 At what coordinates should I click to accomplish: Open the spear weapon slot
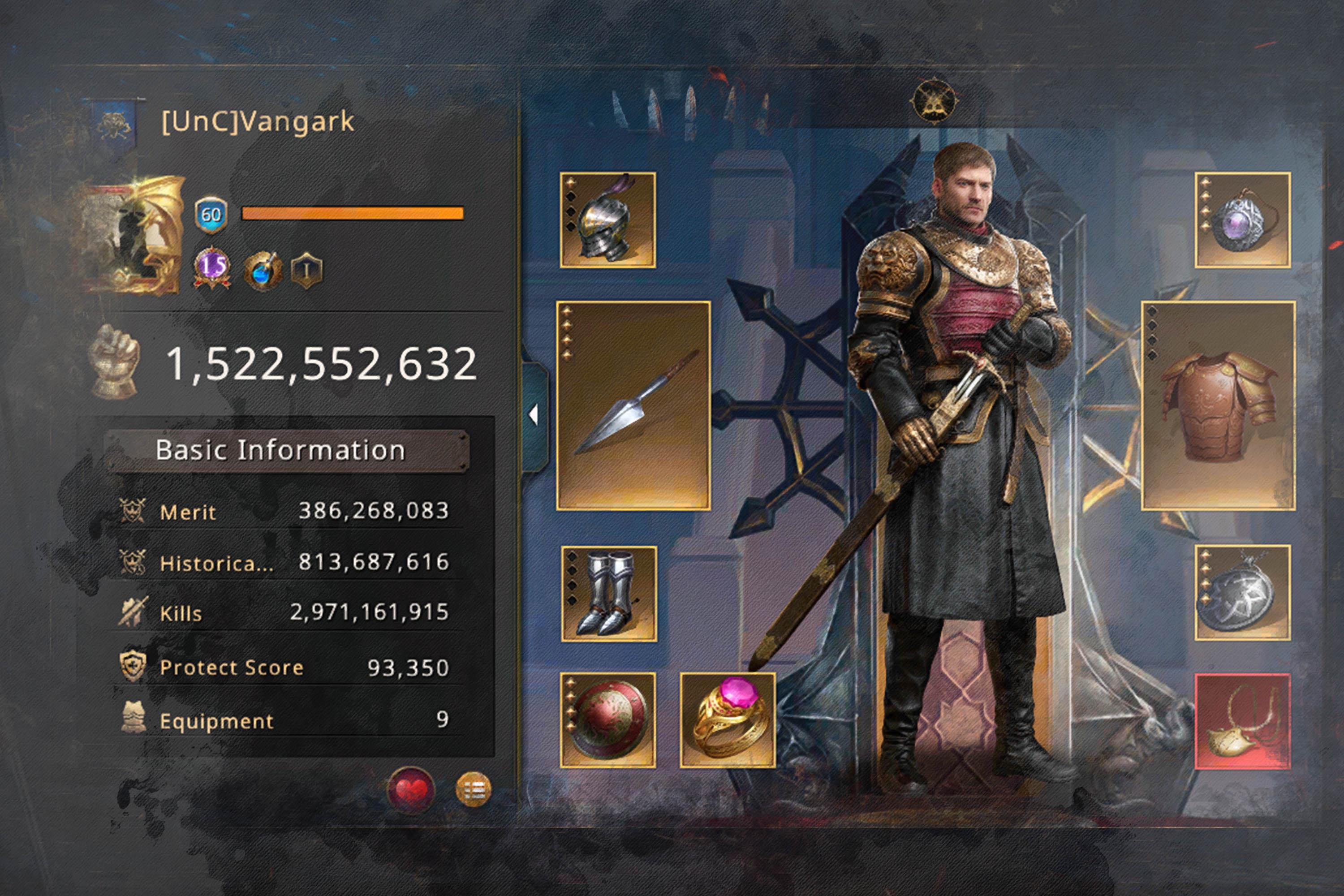point(633,405)
